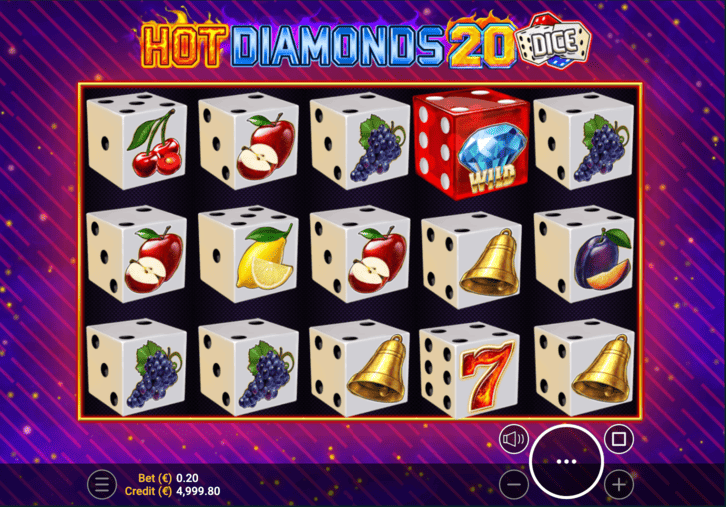Click the square icon button
The image size is (726, 507).
click(x=618, y=439)
